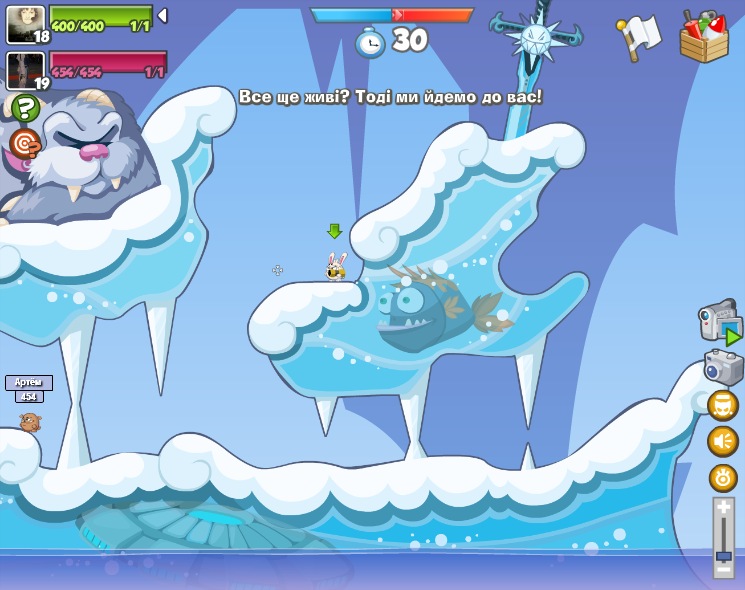Viewport: 745px width, 590px height.
Task: Zoom out with the minus button
Action: point(724,570)
